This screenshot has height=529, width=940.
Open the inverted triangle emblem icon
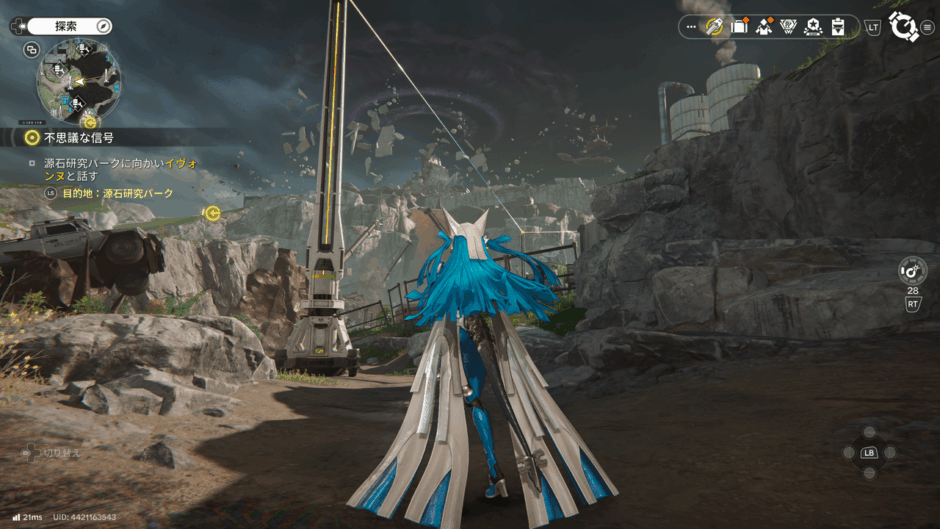[x=789, y=27]
